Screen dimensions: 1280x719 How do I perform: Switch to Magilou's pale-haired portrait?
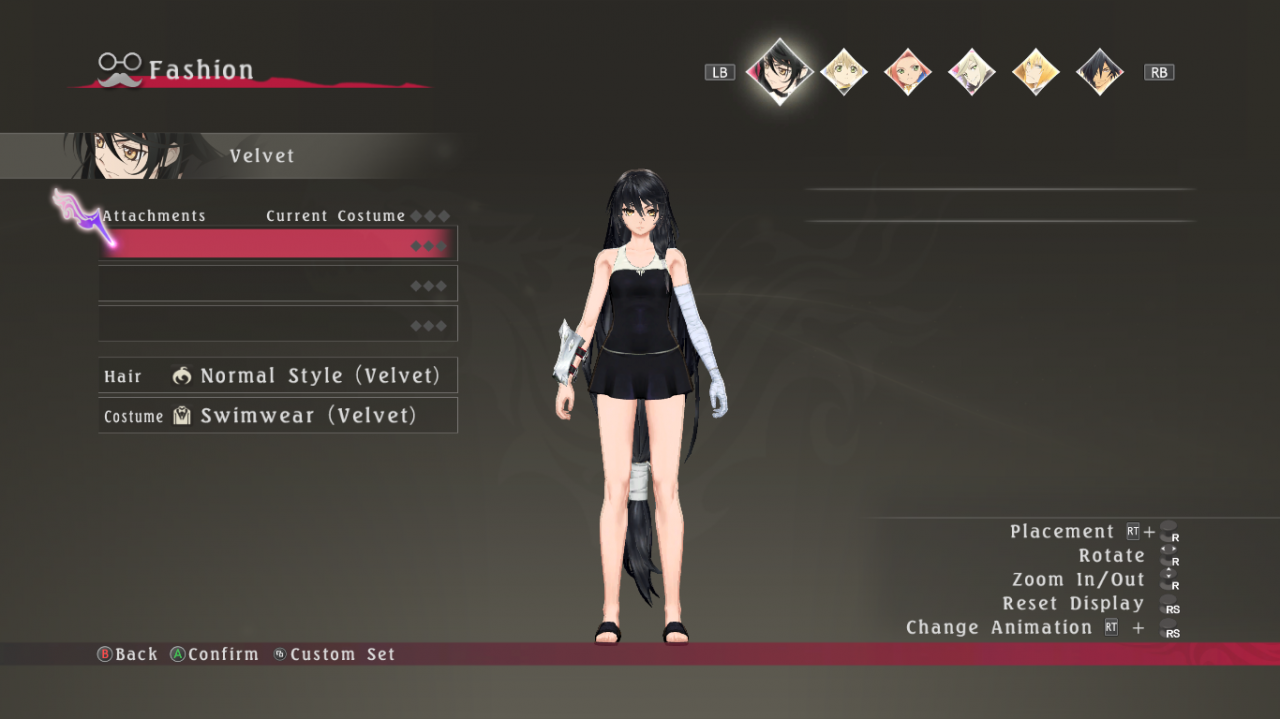[x=971, y=72]
